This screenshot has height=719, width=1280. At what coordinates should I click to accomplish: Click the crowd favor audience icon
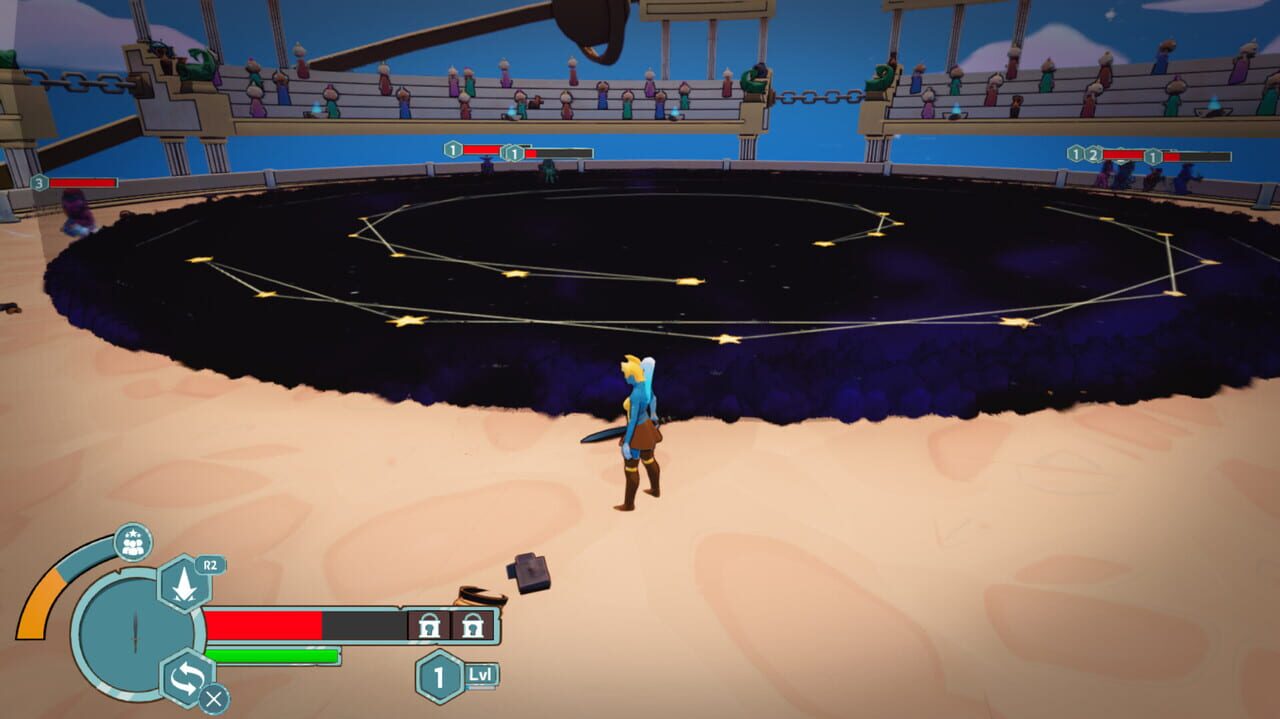click(x=132, y=542)
